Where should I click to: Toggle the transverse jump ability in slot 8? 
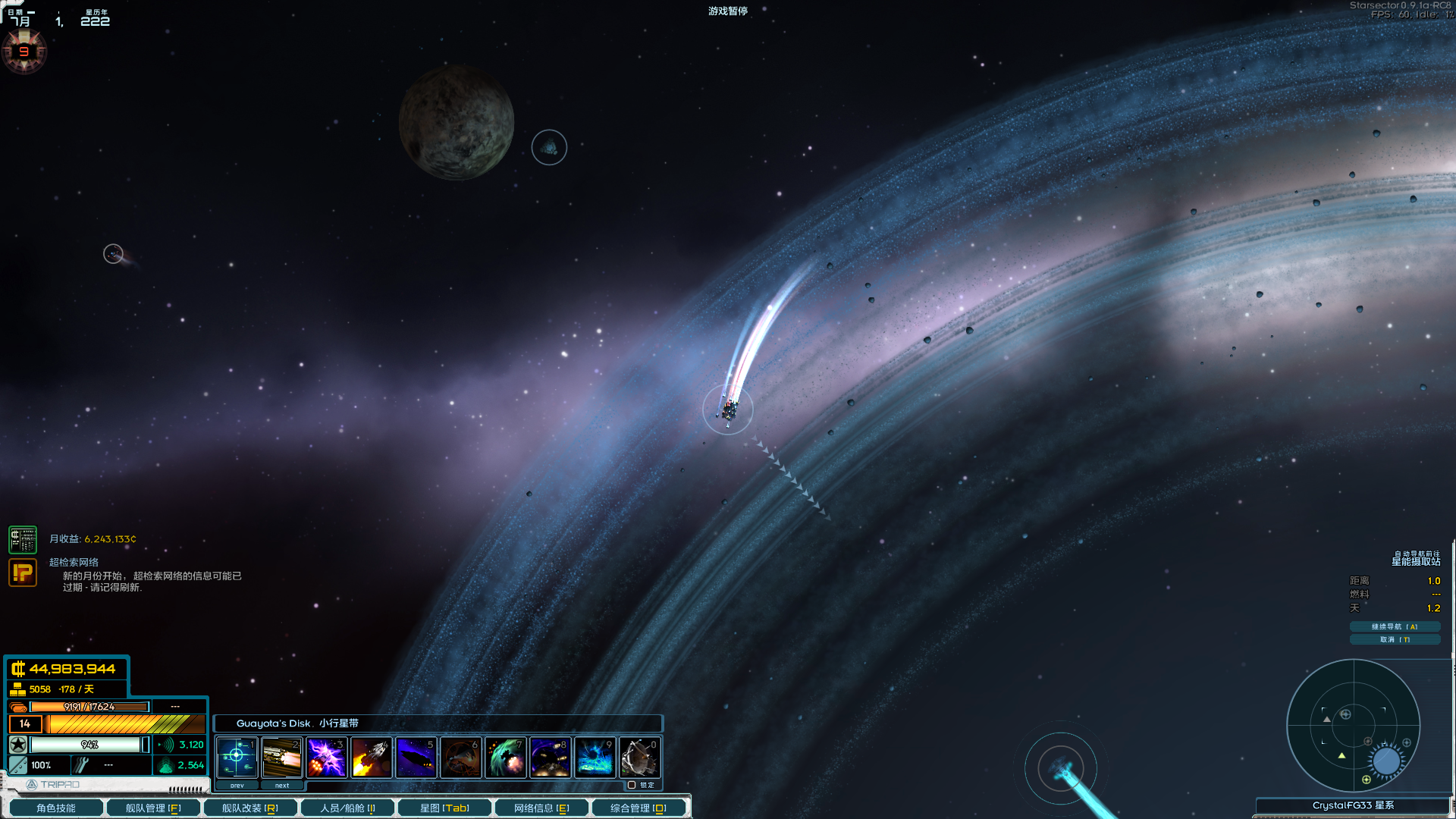tap(550, 757)
